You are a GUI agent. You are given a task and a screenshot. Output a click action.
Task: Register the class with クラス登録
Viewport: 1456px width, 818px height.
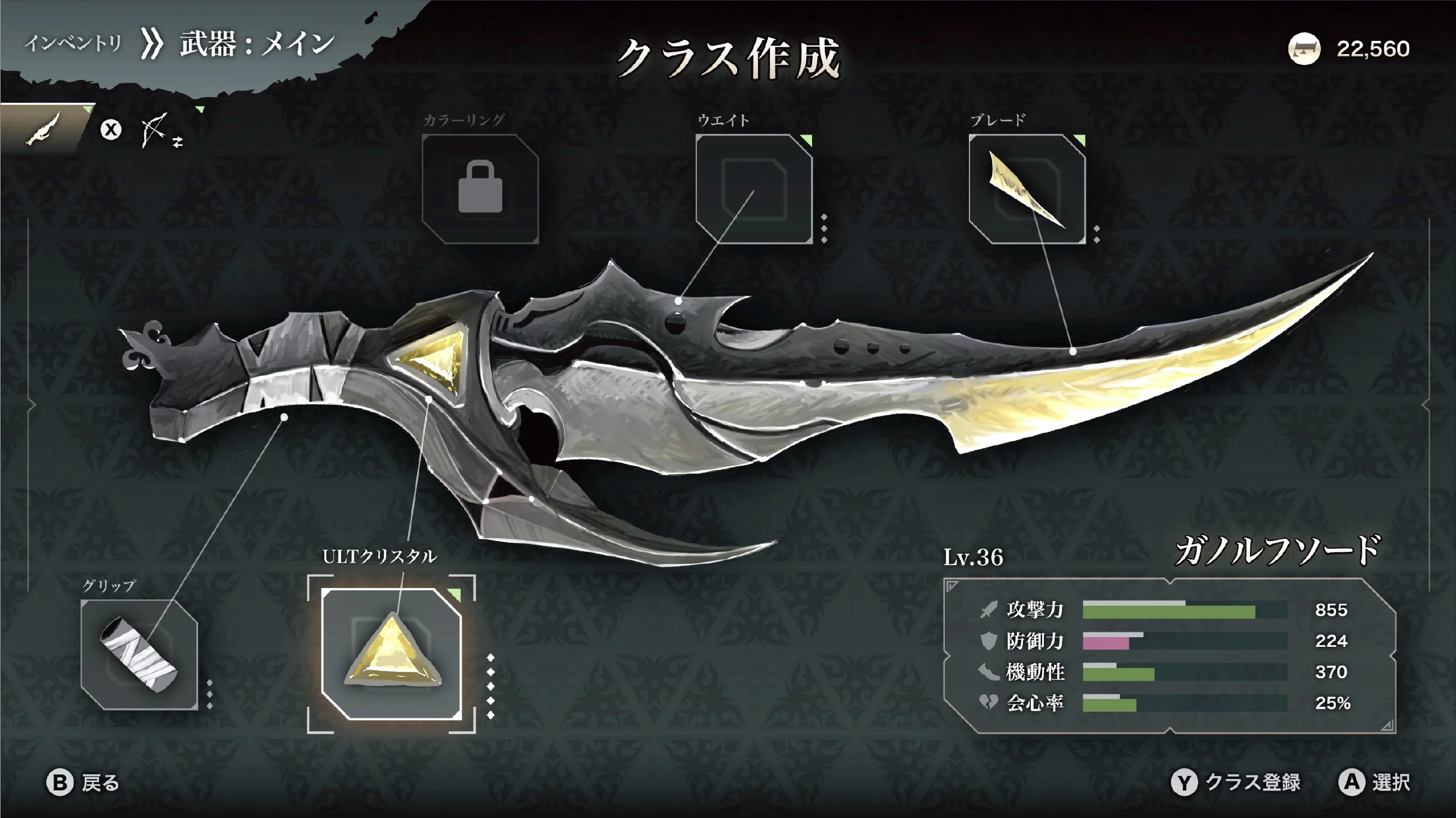[x=1236, y=783]
